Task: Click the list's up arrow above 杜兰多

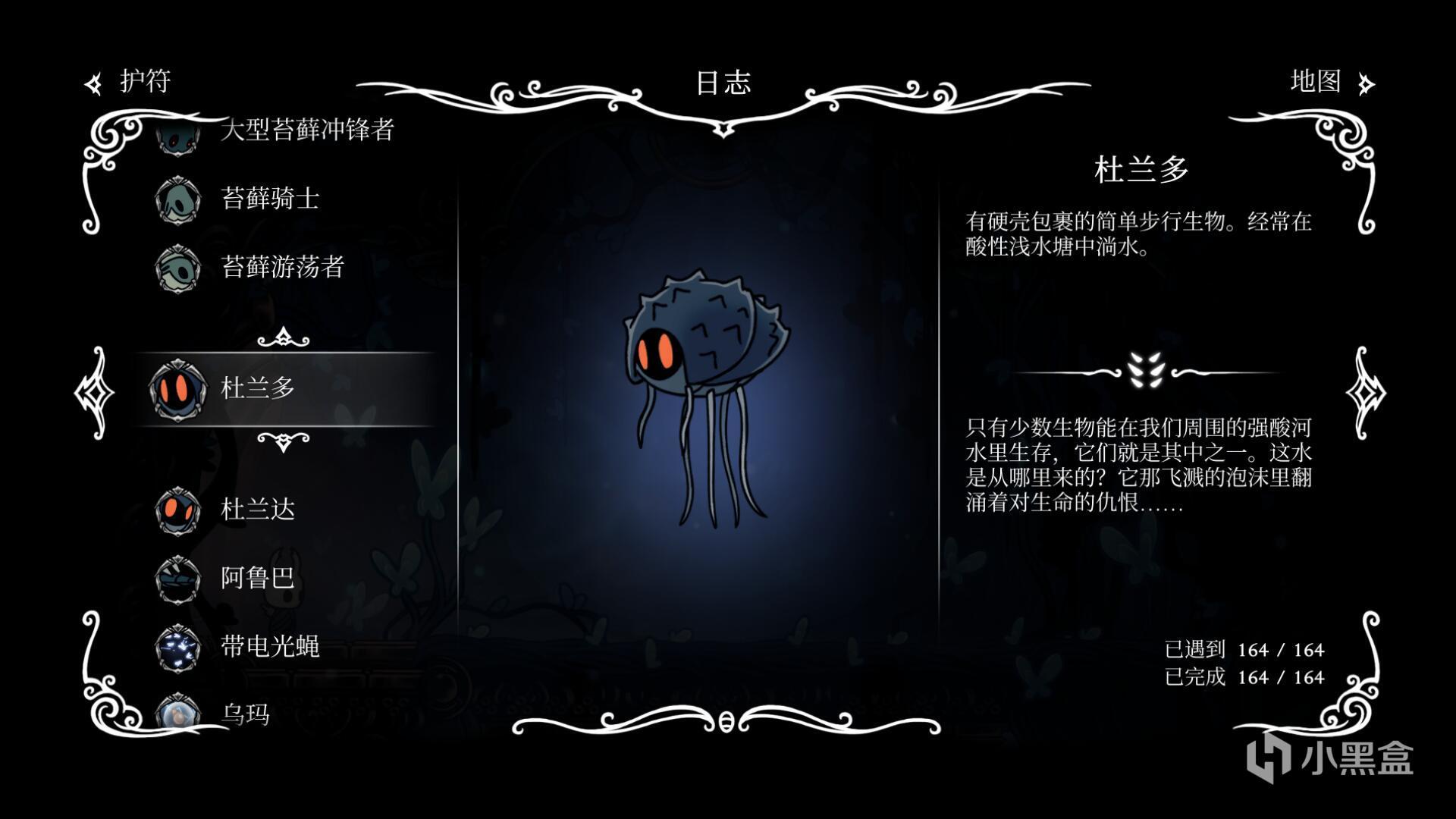Action: pyautogui.click(x=283, y=337)
